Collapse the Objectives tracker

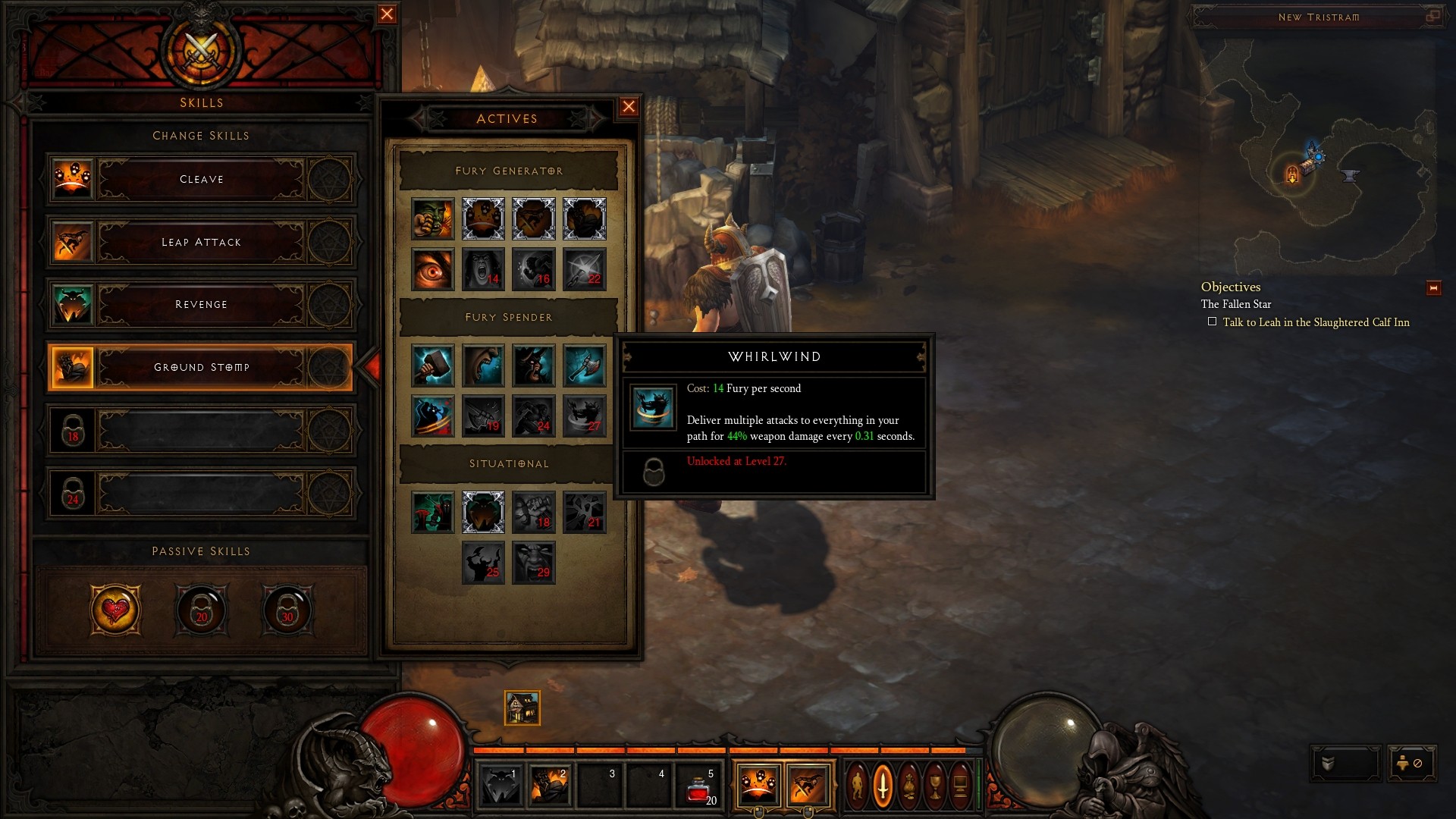click(x=1433, y=288)
